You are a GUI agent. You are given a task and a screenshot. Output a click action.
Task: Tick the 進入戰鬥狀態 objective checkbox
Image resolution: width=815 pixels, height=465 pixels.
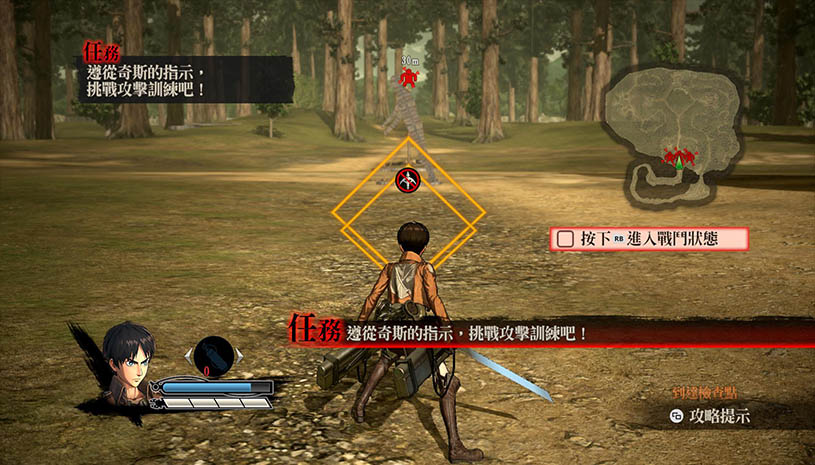(565, 239)
